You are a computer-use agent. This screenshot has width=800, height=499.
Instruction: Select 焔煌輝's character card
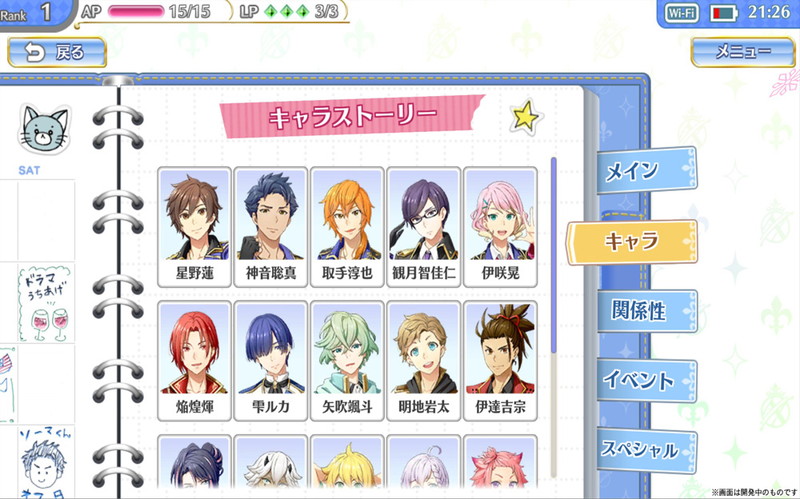coord(194,361)
